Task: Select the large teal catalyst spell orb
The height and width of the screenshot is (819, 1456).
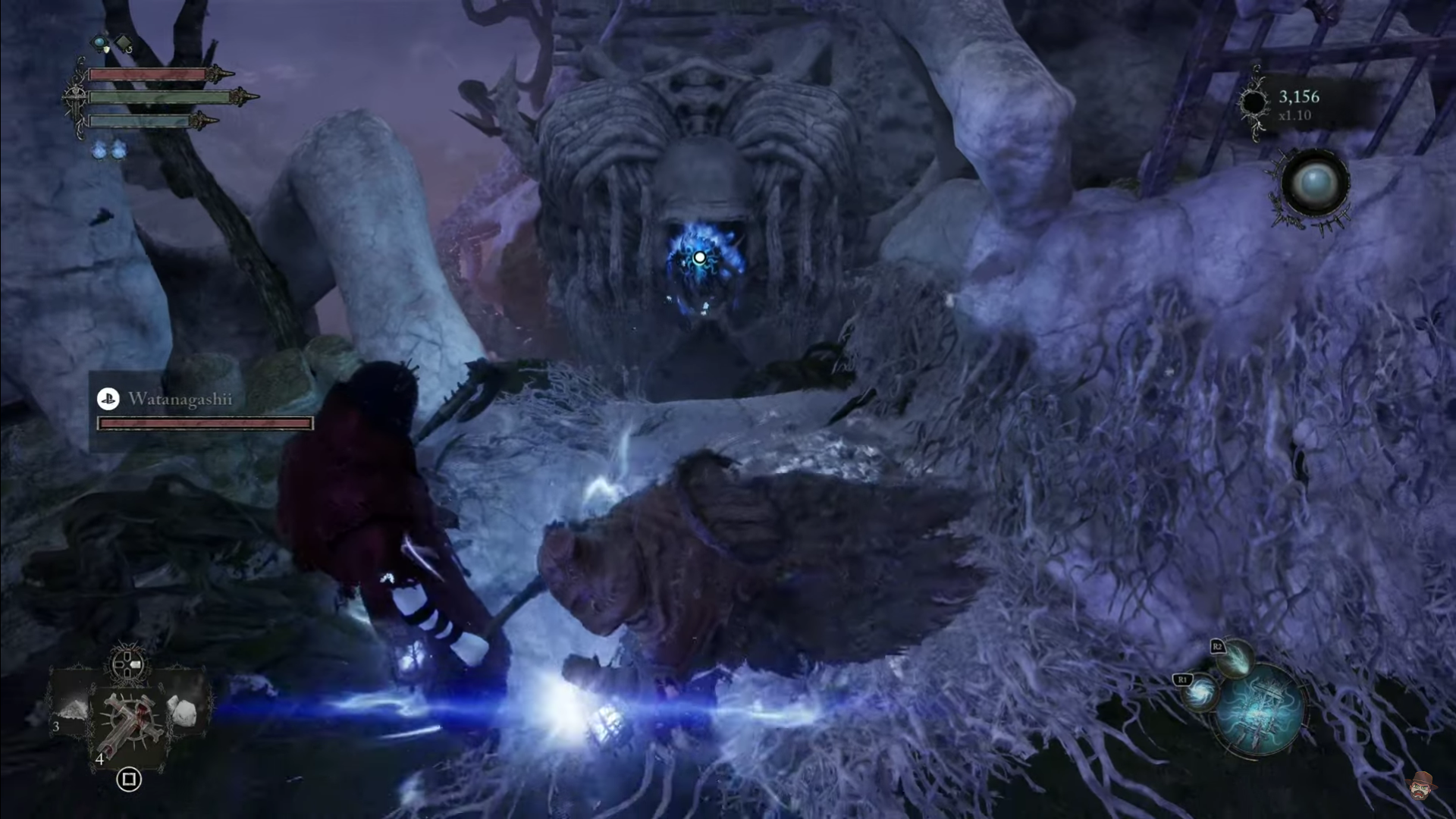Action: 1261,711
